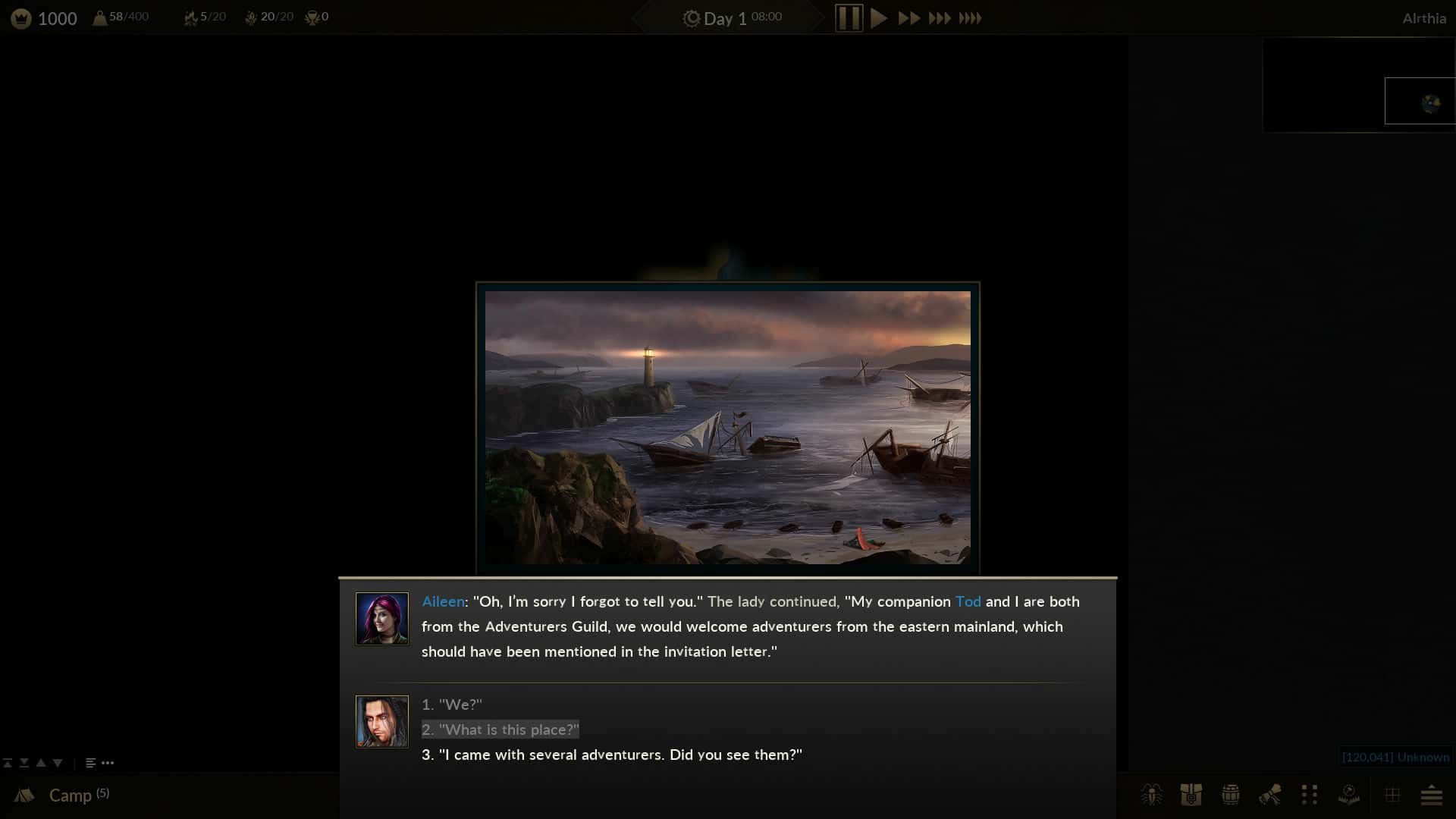Select the map exploration icon near bottom right
This screenshot has width=1456, height=819.
[1348, 795]
